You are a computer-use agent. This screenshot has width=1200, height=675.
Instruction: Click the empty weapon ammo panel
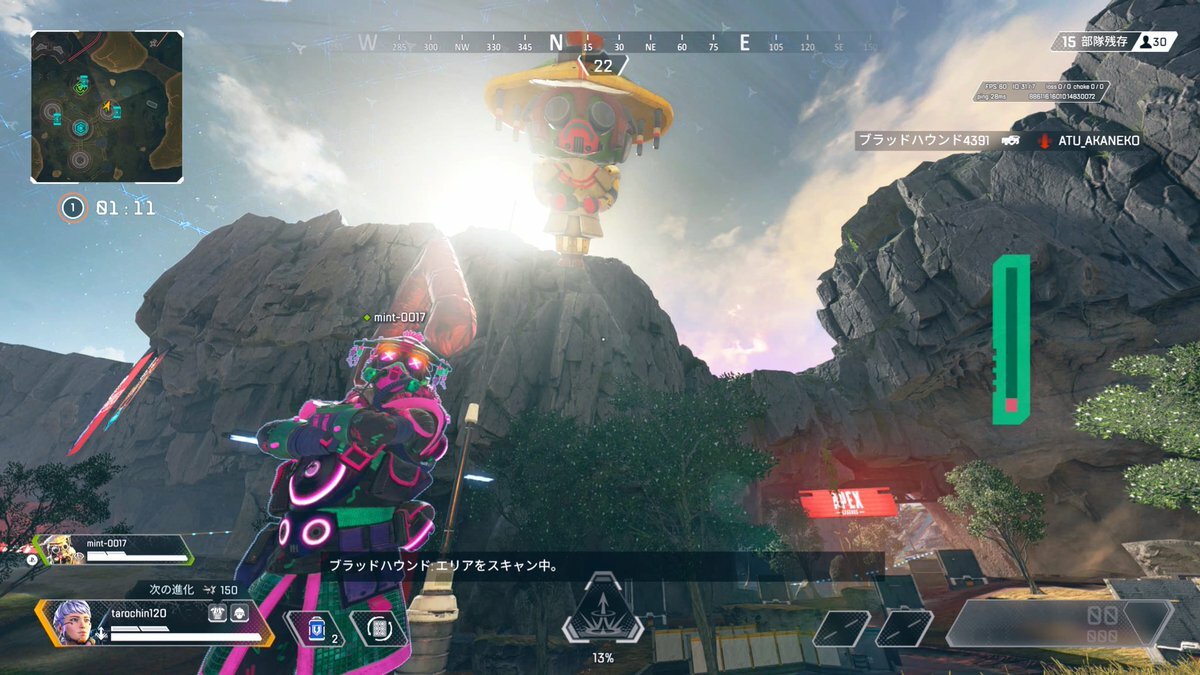pos(1058,622)
